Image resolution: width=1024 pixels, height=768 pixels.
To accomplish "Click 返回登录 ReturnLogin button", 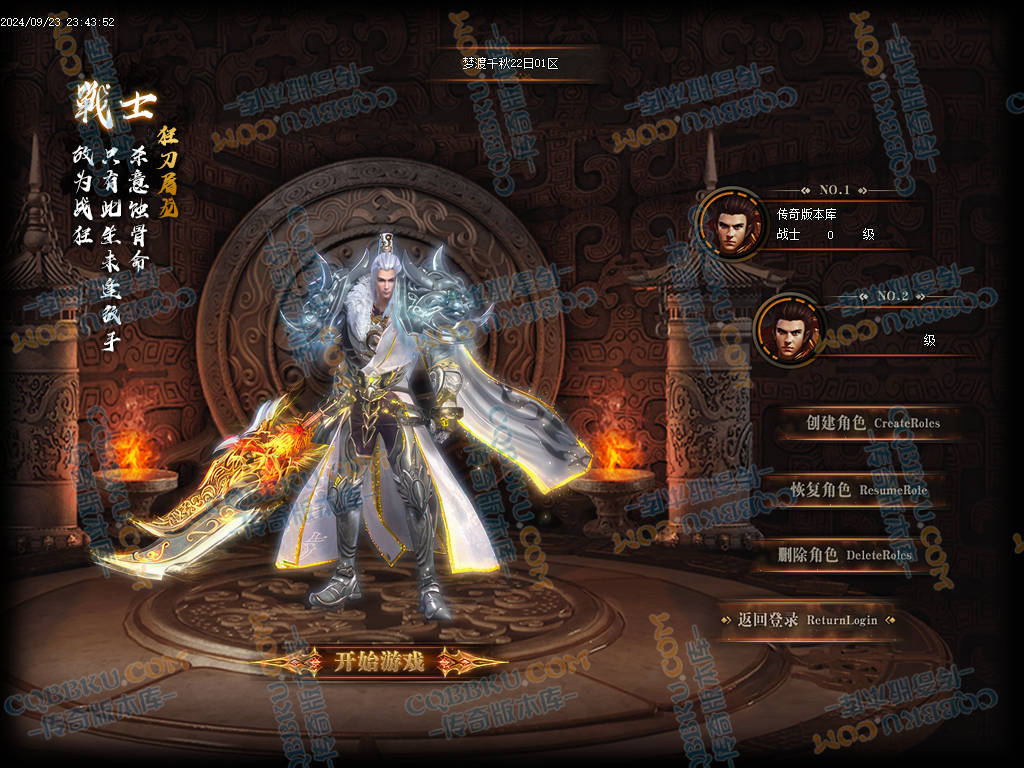I will click(x=807, y=620).
